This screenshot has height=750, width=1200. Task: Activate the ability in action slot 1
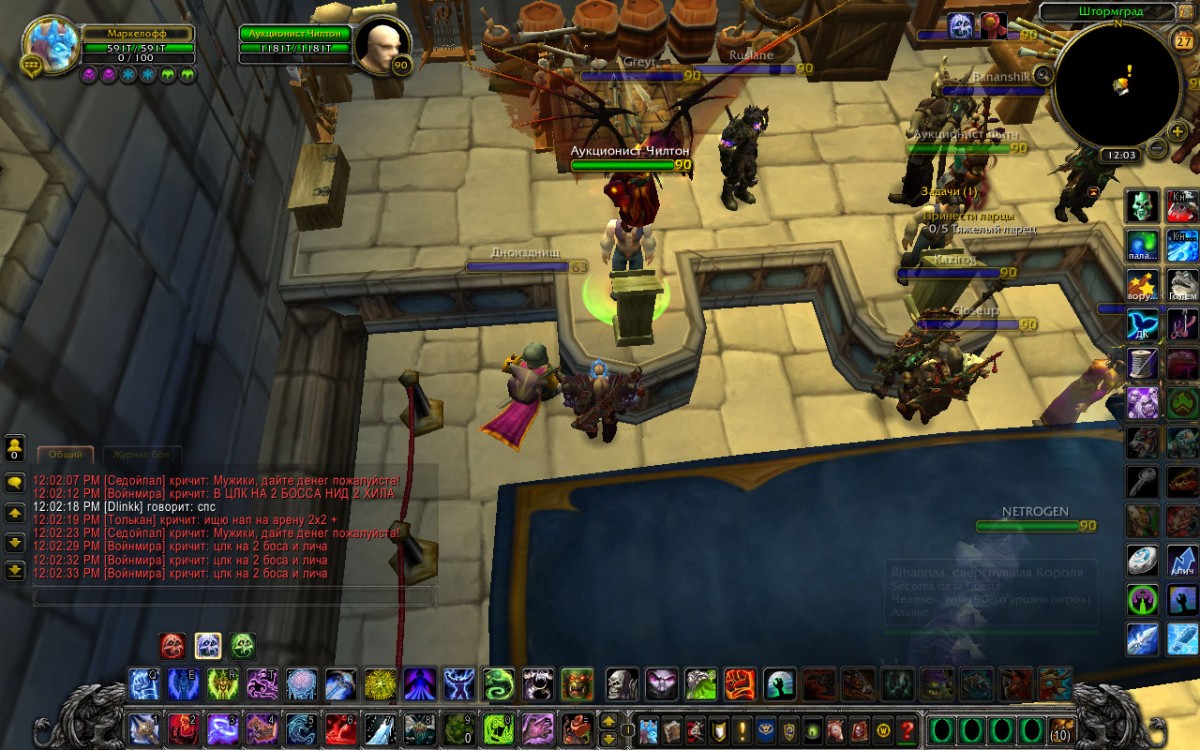point(143,728)
